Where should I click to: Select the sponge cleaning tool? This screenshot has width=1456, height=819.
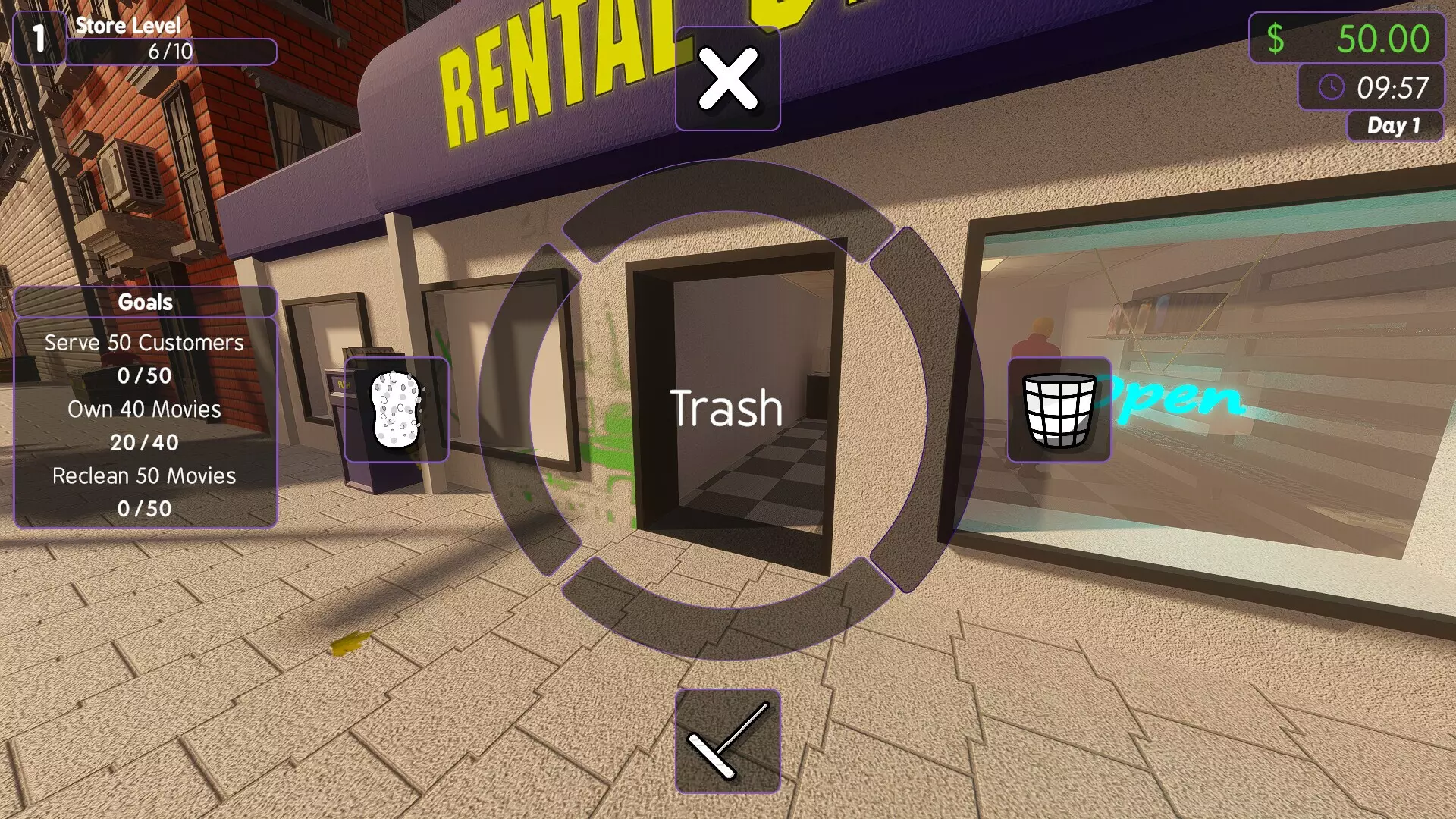click(395, 409)
